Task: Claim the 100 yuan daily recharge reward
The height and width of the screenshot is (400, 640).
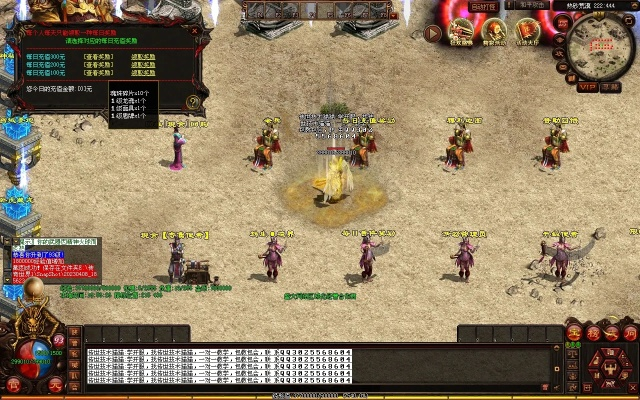Action: [143, 74]
